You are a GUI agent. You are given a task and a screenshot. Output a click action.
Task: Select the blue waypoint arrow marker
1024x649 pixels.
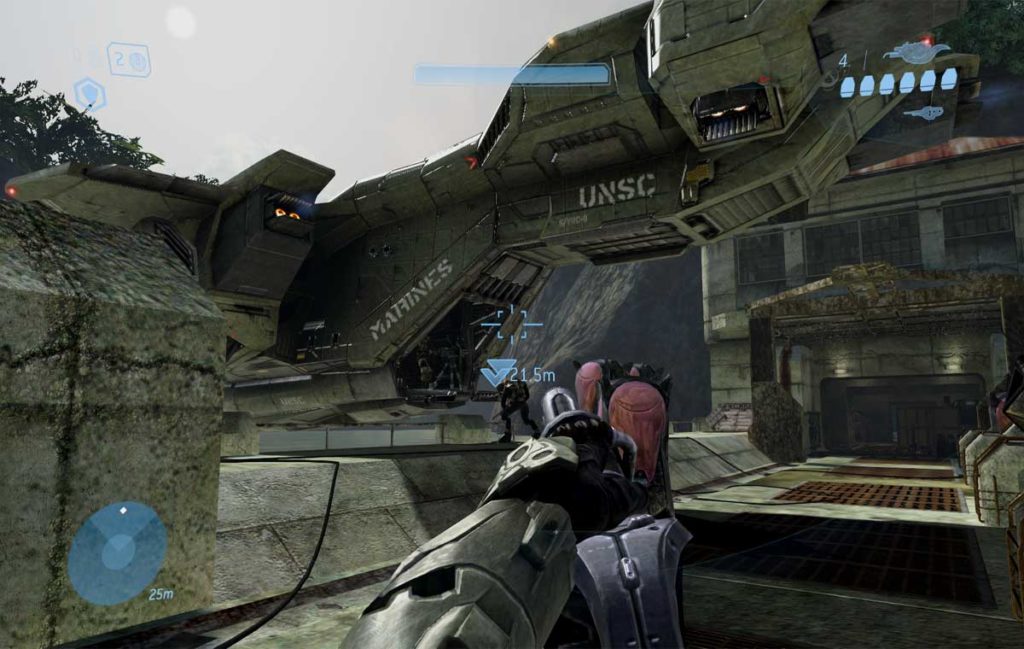[x=497, y=373]
